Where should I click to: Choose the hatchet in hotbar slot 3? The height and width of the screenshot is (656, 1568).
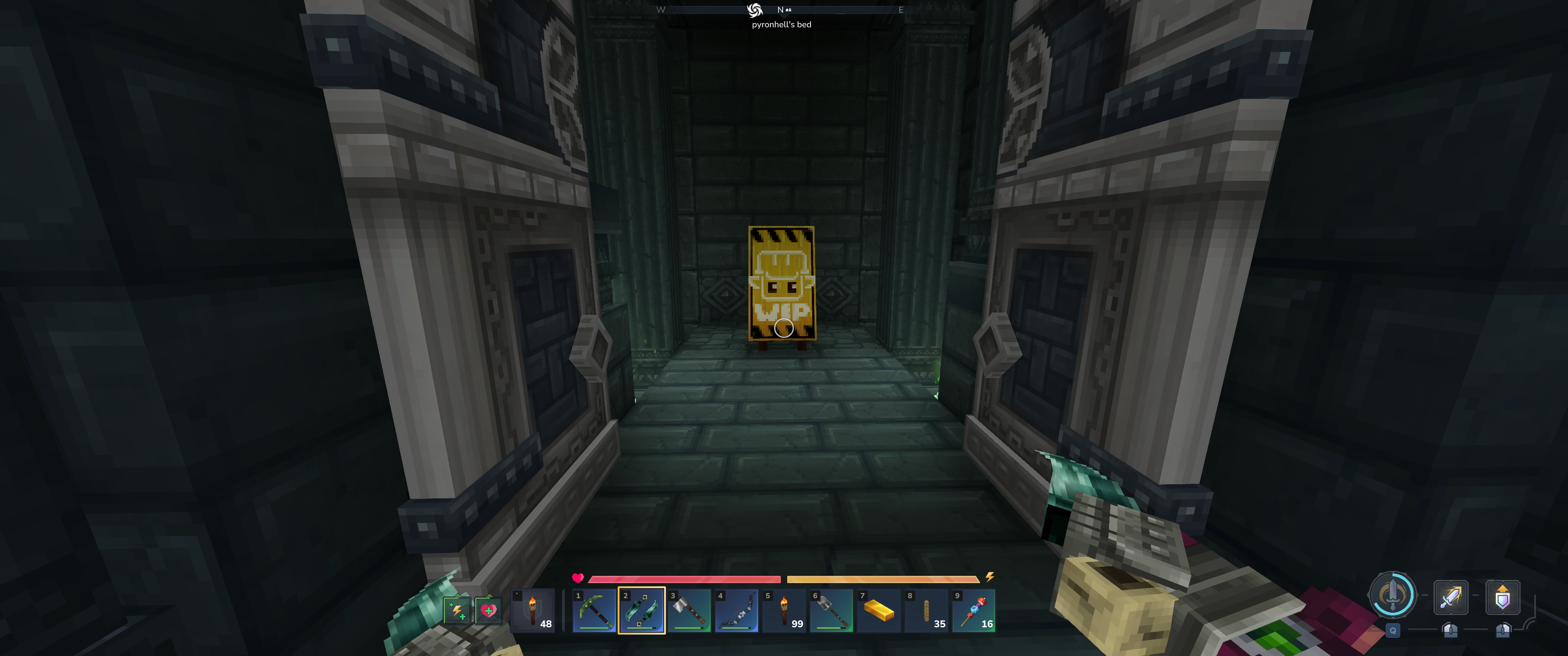(x=689, y=610)
